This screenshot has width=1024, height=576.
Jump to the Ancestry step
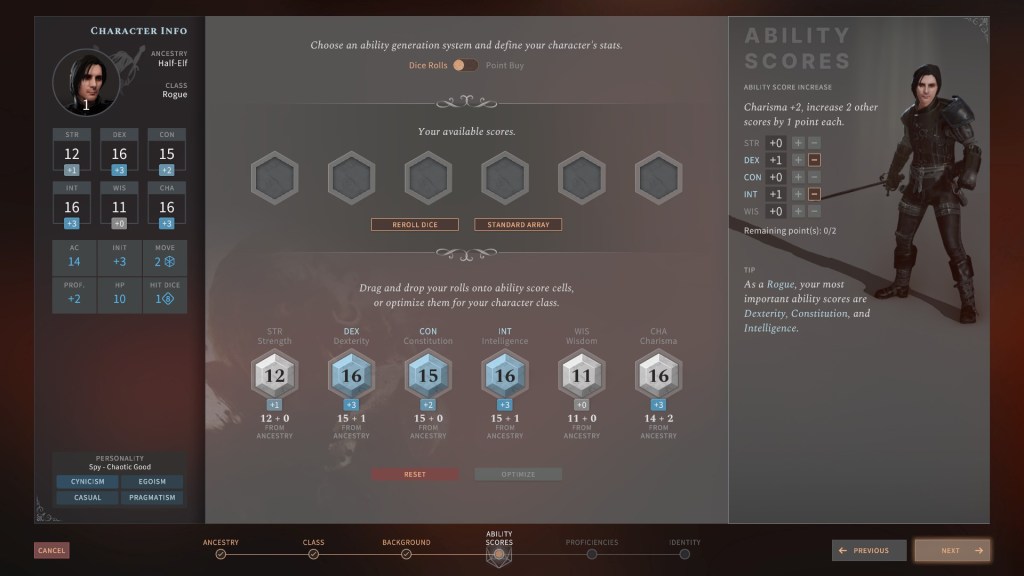(x=221, y=553)
